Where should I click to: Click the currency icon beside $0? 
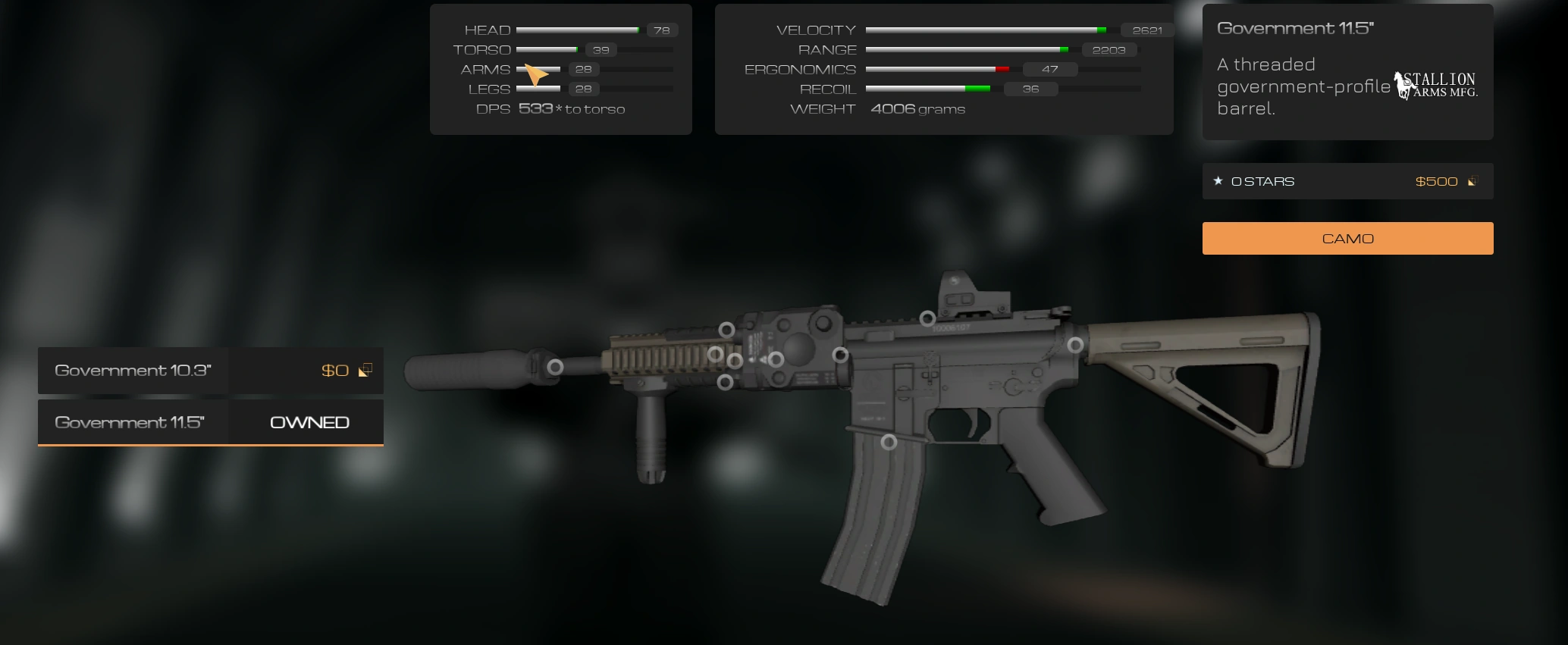click(366, 371)
